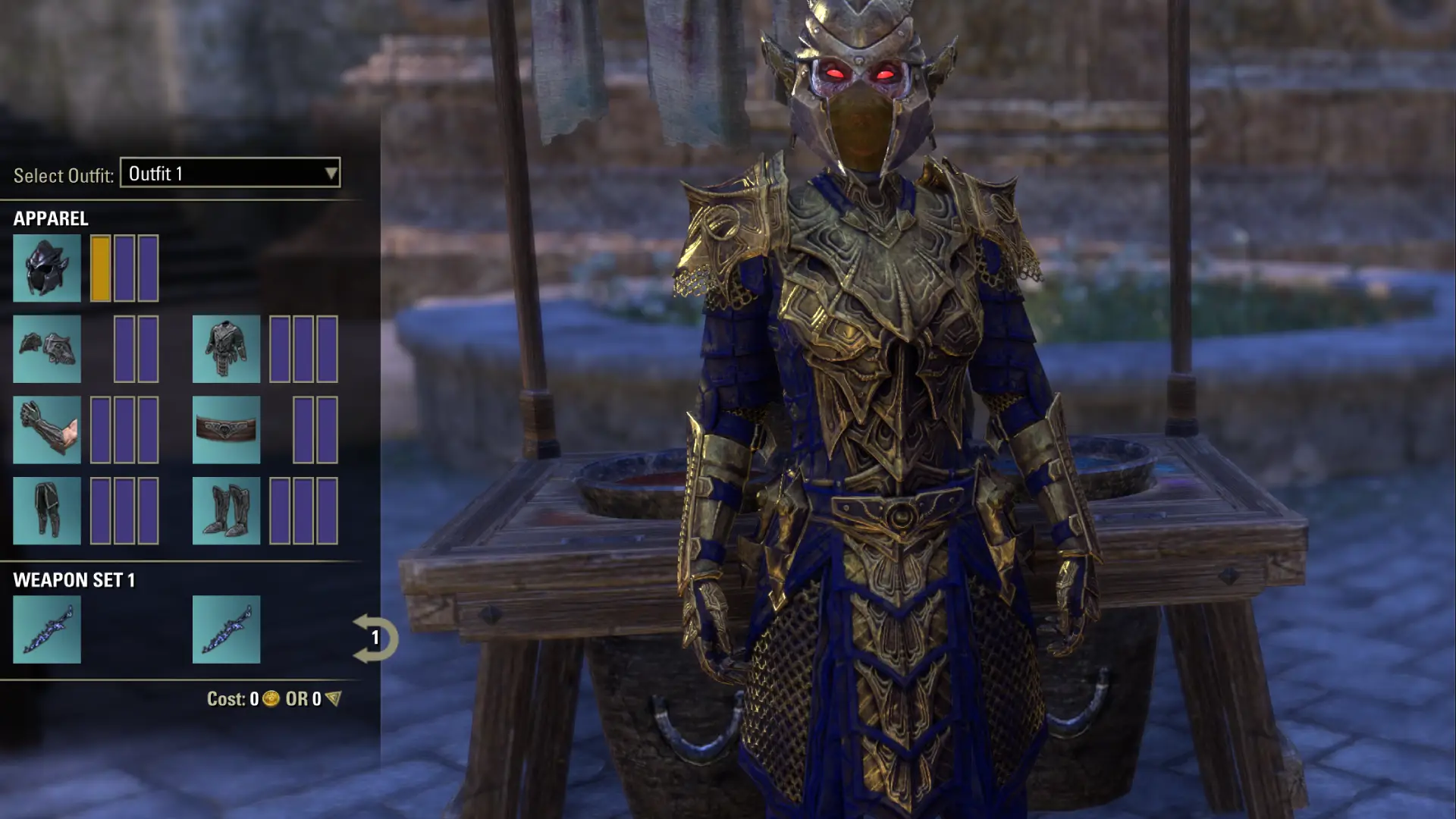Select the main hand bow in Weapon Set 1
Viewport: 1456px width, 819px height.
(47, 629)
